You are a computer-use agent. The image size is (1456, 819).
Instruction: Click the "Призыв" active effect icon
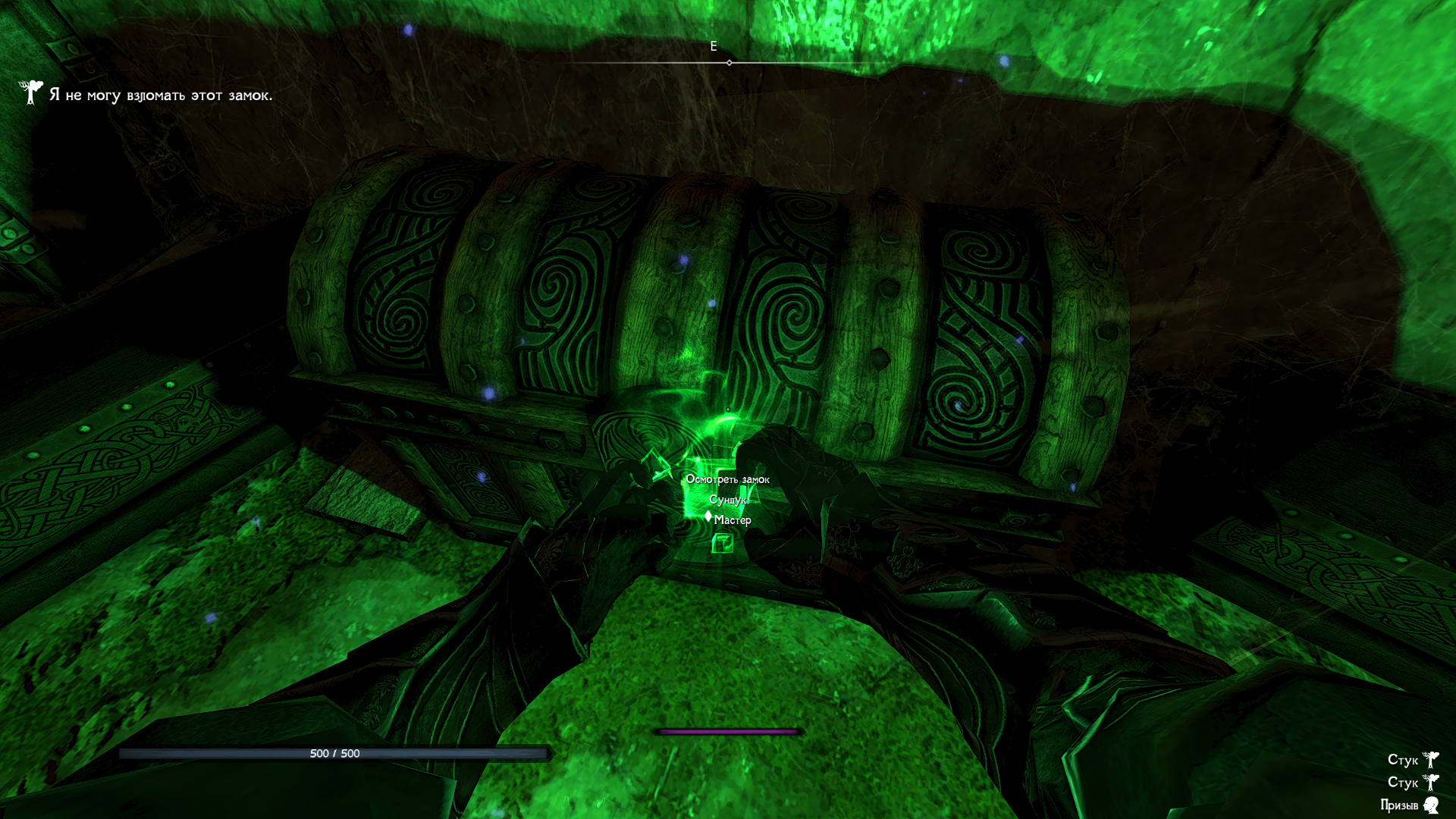tap(1431, 805)
